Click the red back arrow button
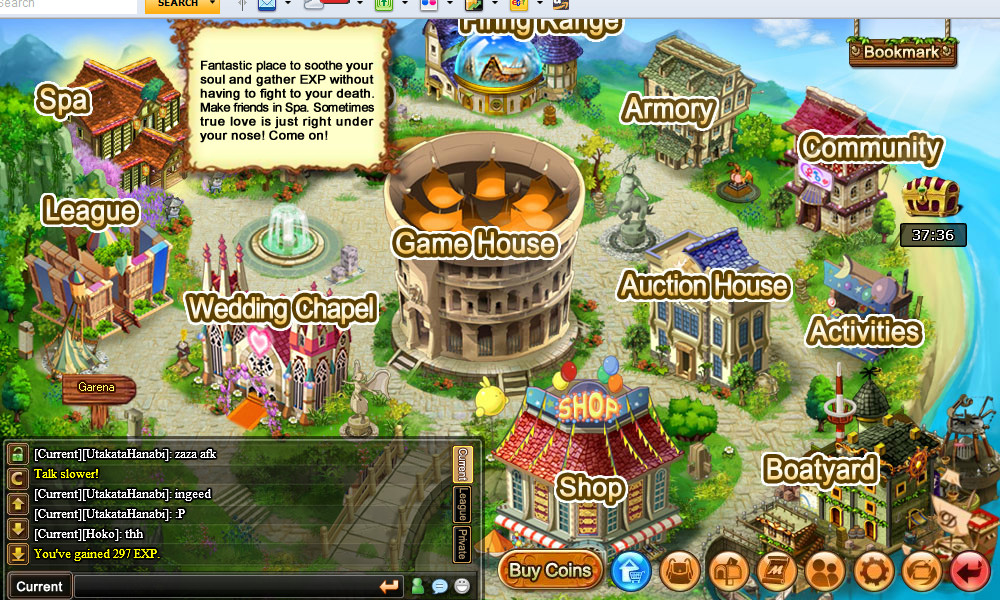The image size is (1000, 600). coord(969,572)
